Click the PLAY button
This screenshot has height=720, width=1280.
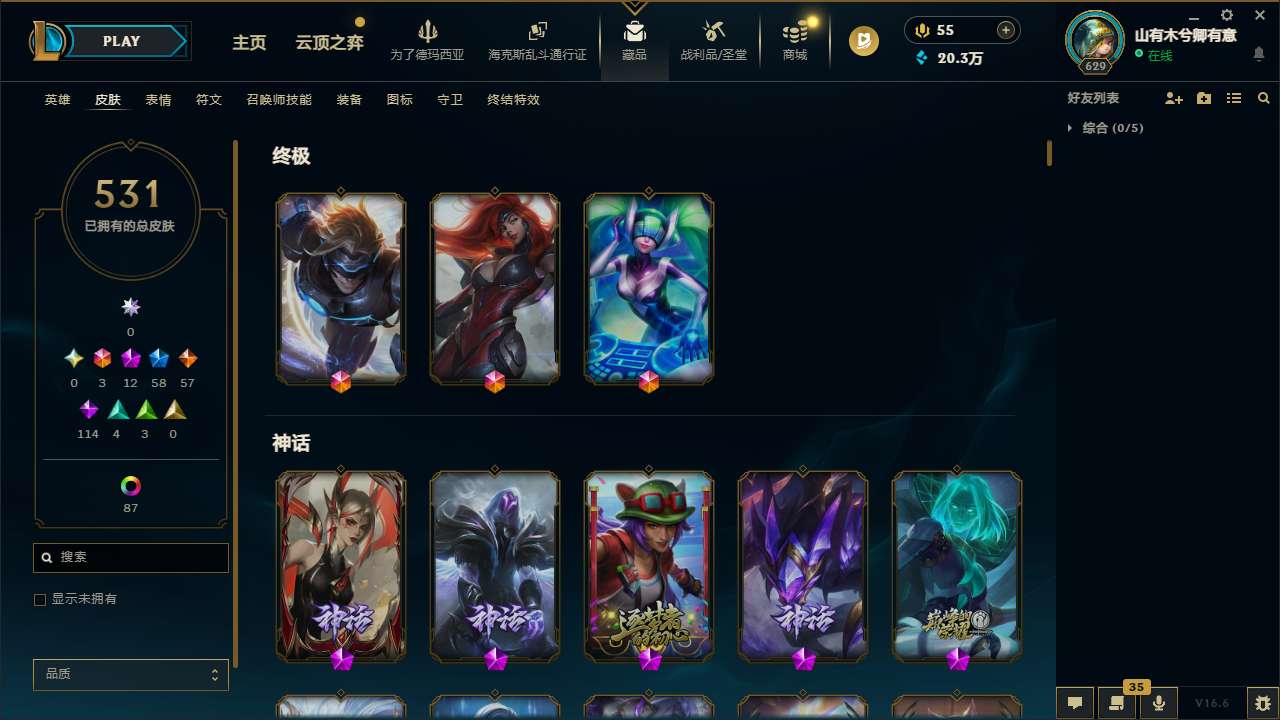tap(121, 41)
